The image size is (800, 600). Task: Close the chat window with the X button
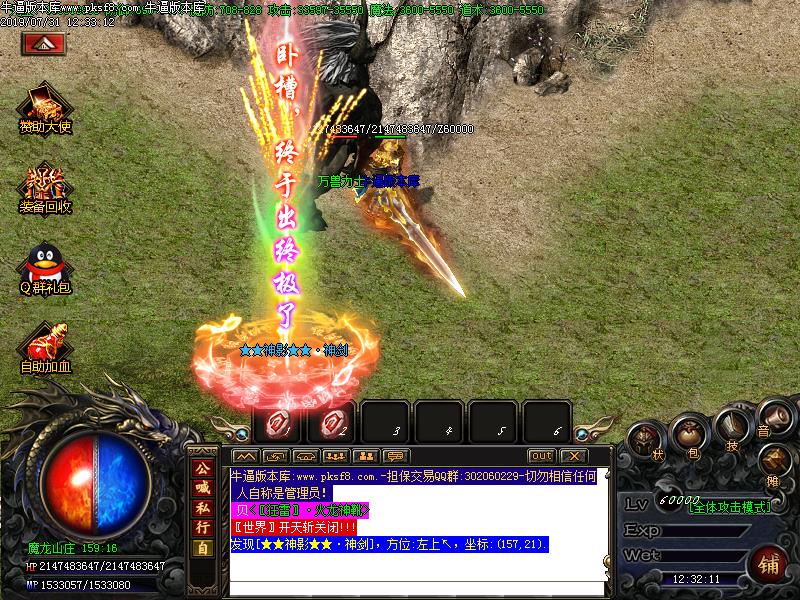[572, 456]
